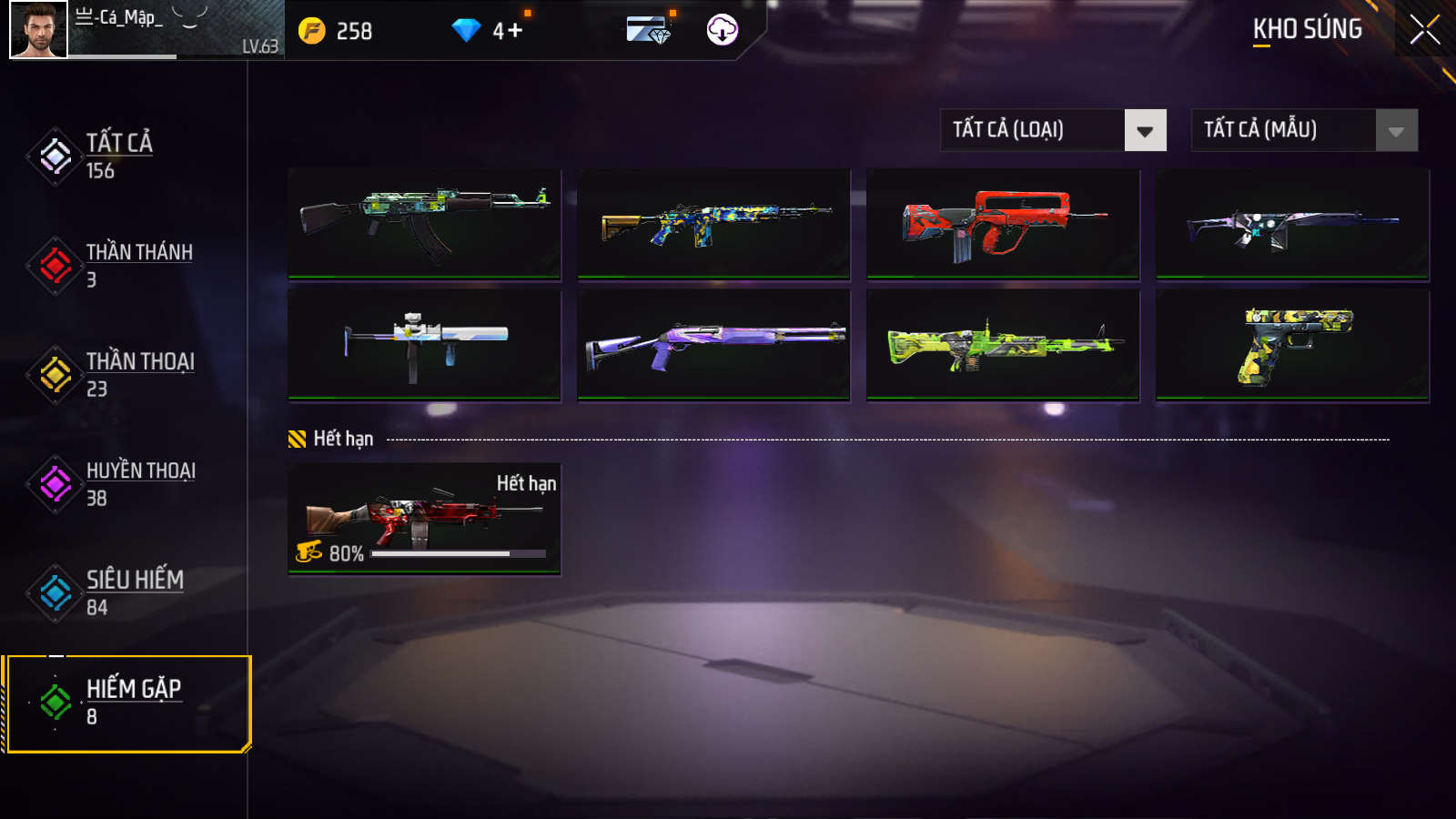Viewport: 1456px width, 819px height.
Task: Select the camo AK rifle skin
Action: [x=424, y=224]
